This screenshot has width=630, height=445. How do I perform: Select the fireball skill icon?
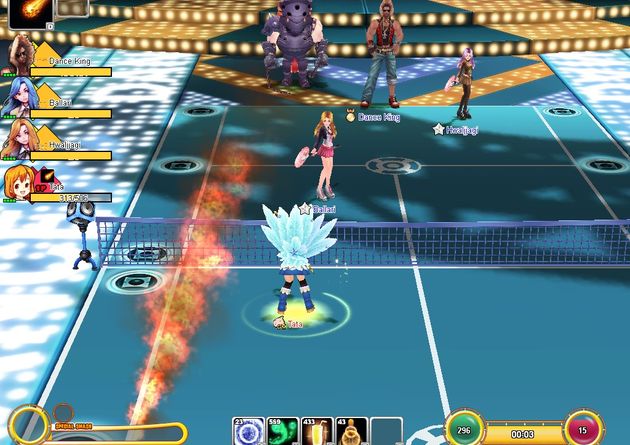click(30, 14)
